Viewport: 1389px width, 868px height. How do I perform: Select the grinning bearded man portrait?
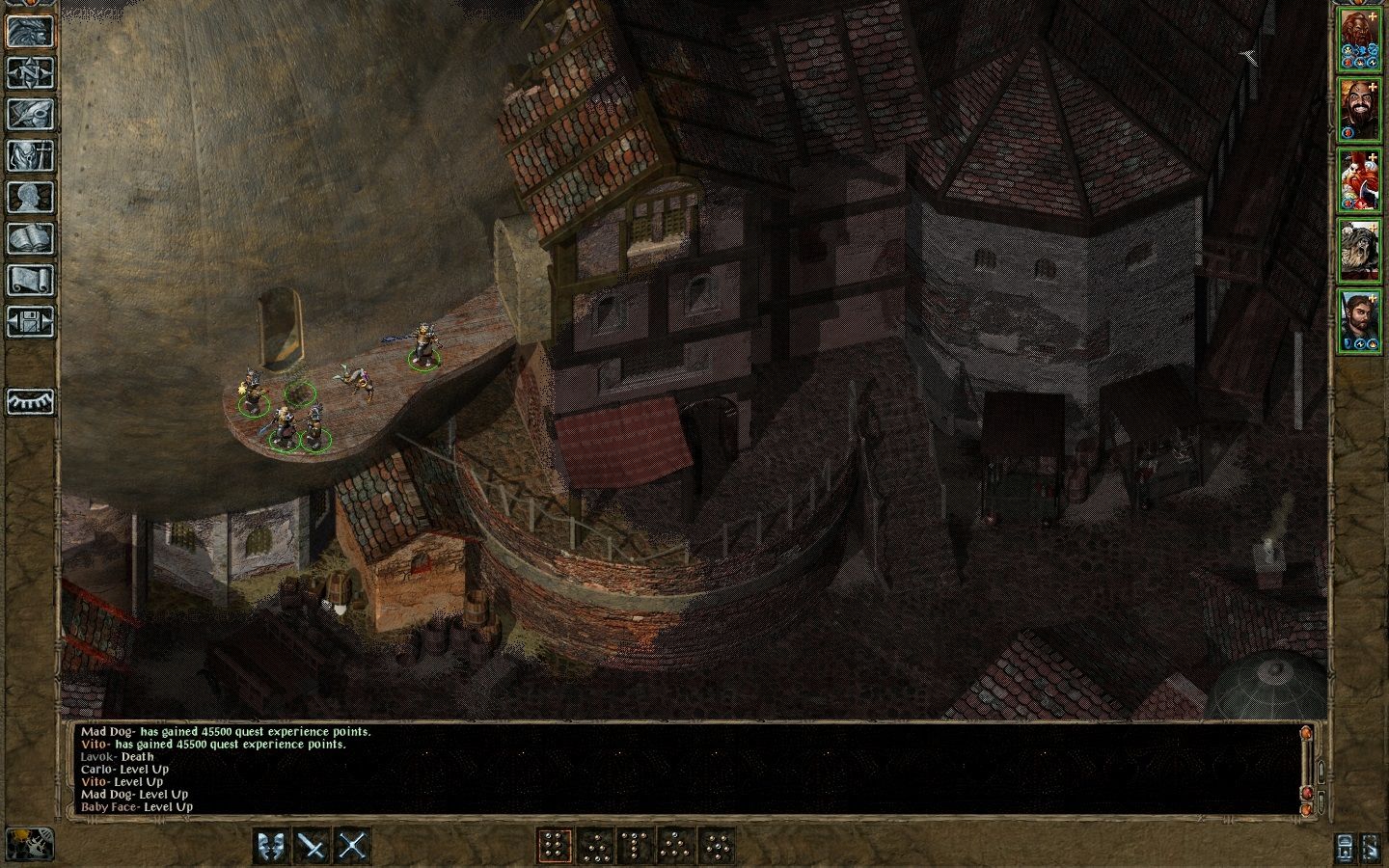1359,108
